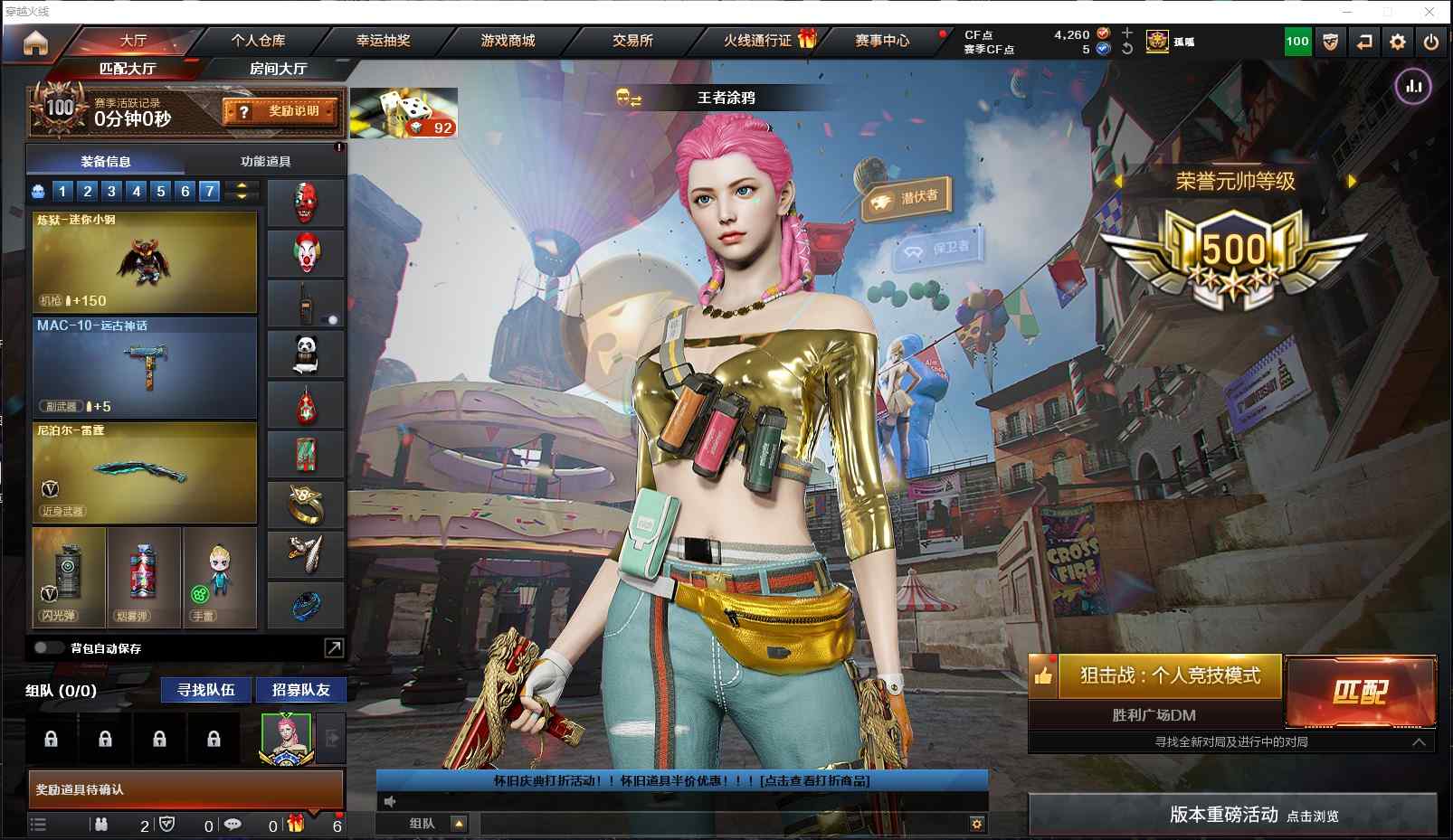Toggle the 背包自动保存 auto-save switch
The image size is (1453, 840).
pyautogui.click(x=48, y=648)
